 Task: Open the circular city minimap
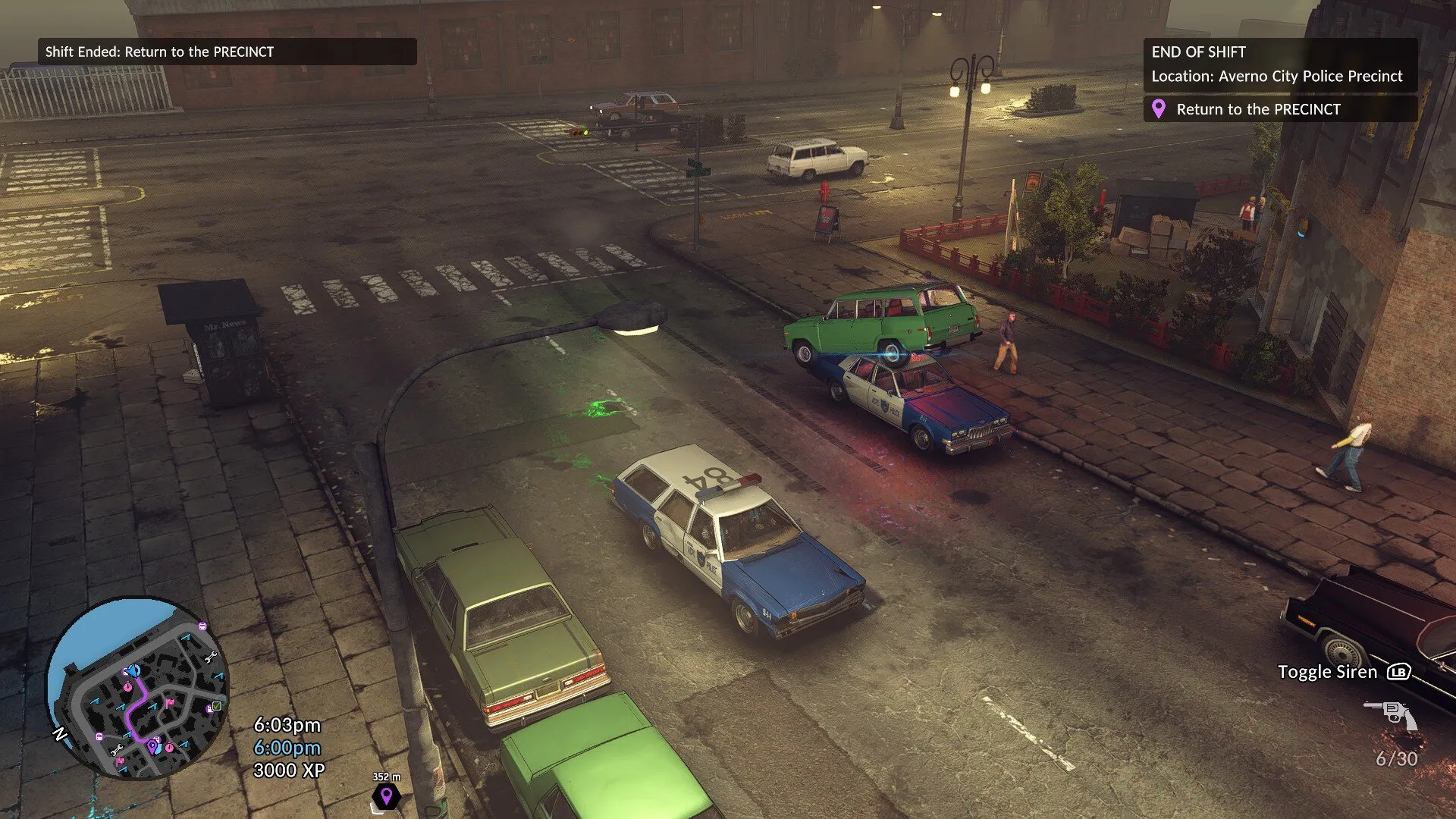[138, 689]
